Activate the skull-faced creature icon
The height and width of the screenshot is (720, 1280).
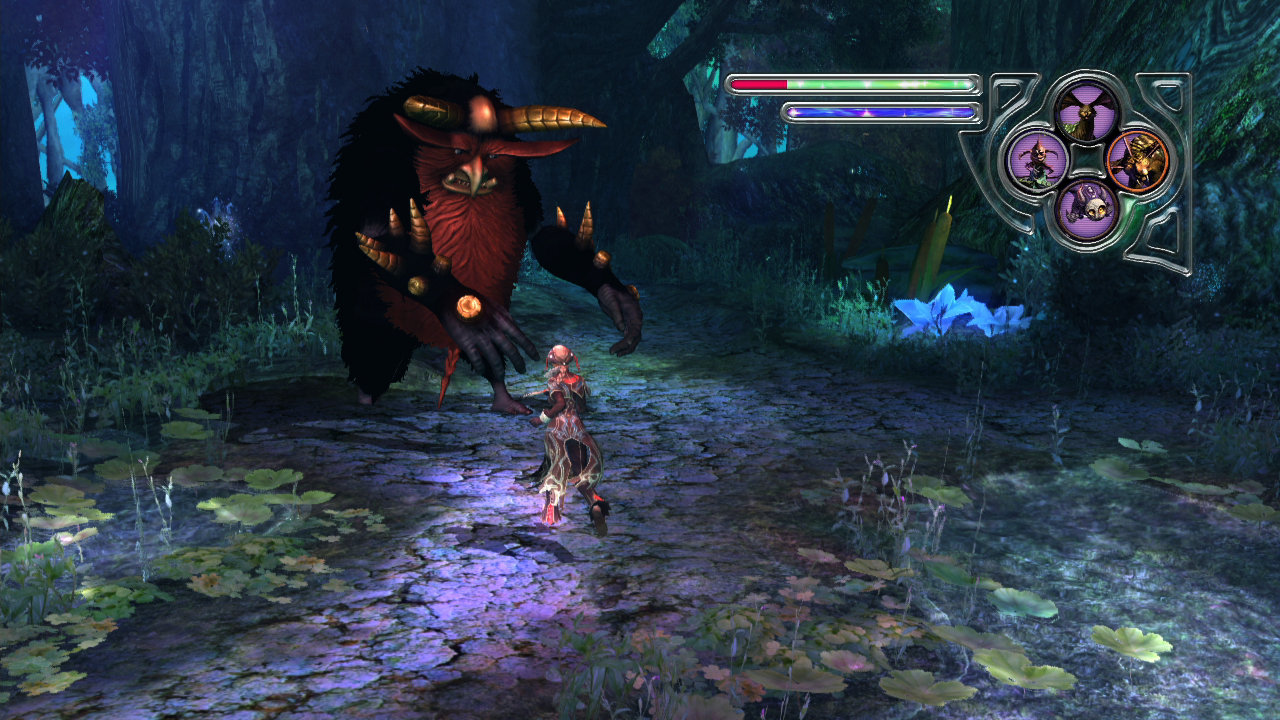pos(1087,209)
